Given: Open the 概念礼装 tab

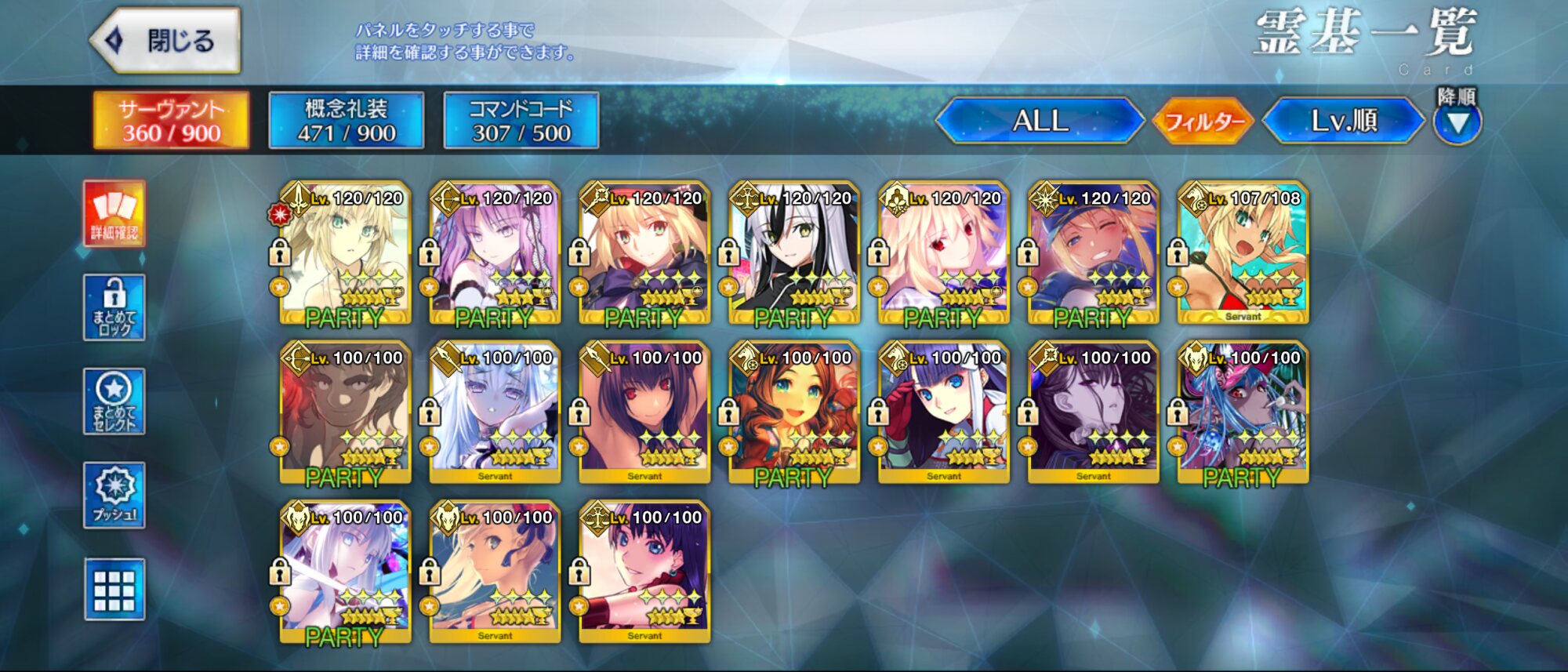Looking at the screenshot, I should tap(346, 121).
